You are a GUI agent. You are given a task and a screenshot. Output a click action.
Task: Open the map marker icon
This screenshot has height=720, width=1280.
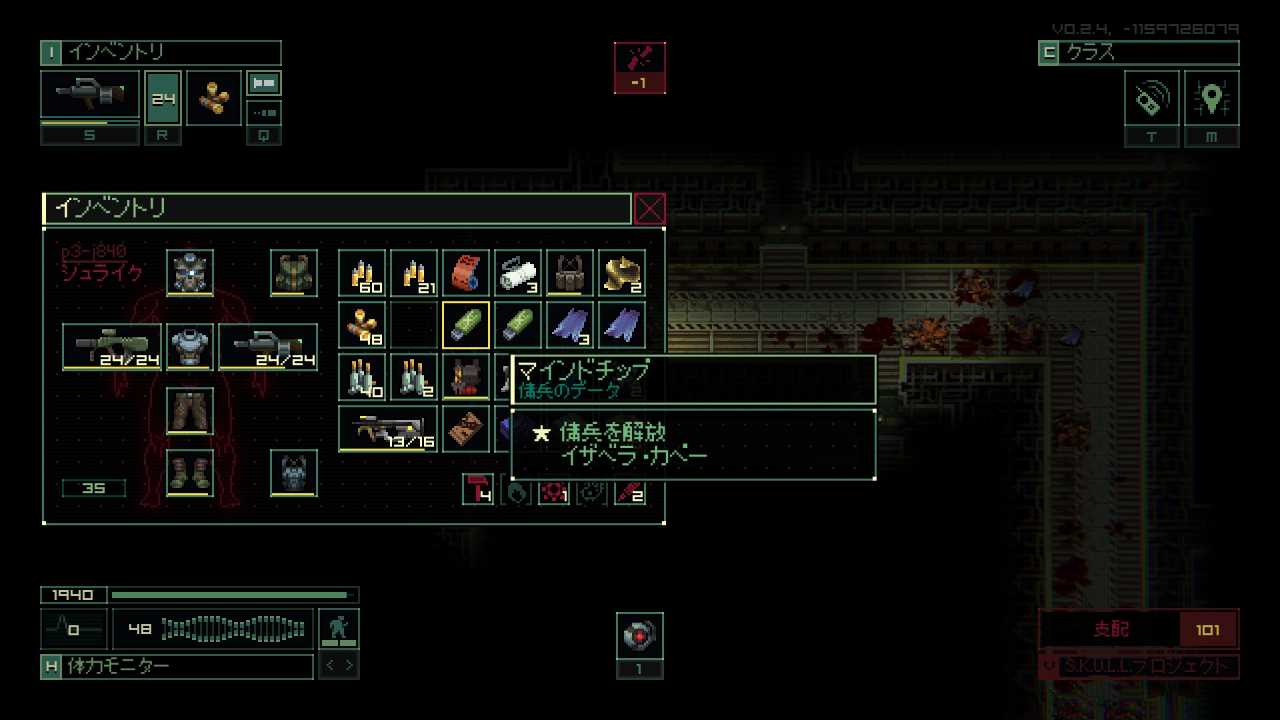1212,98
